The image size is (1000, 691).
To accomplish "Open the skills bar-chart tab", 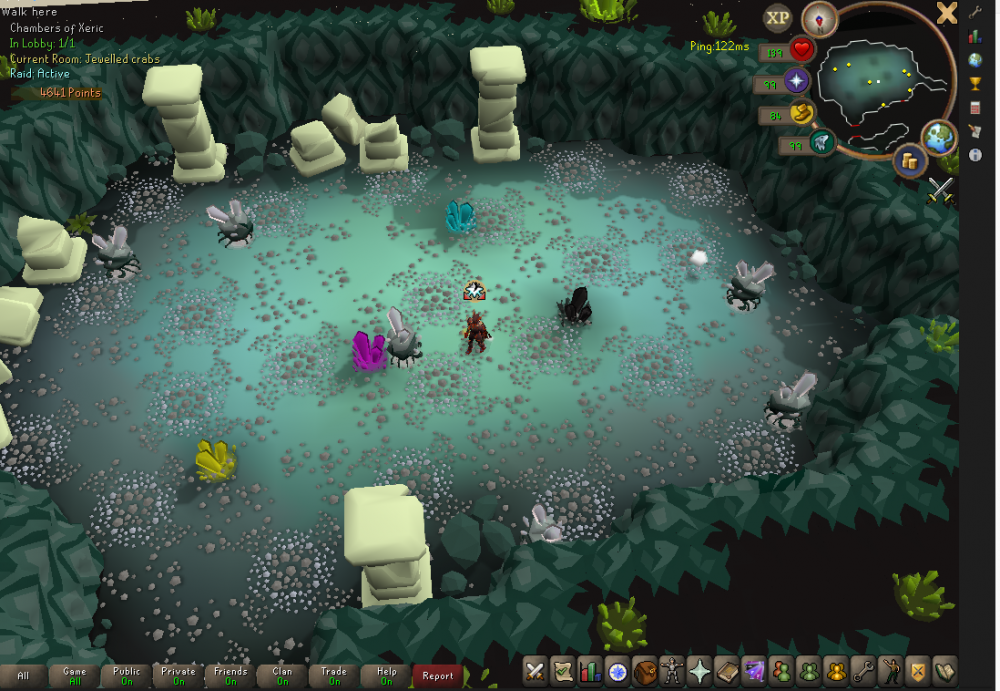I will pyautogui.click(x=591, y=672).
